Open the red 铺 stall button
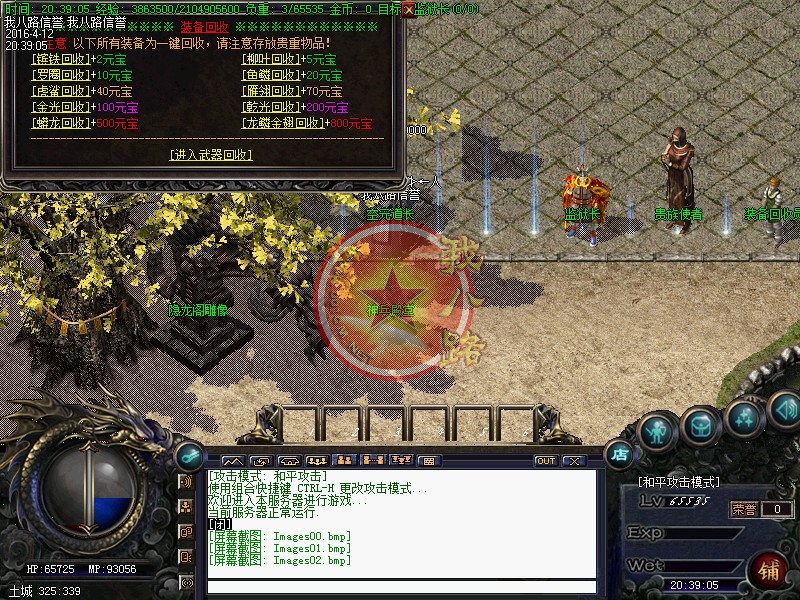Viewport: 800px width, 600px height. tap(768, 571)
